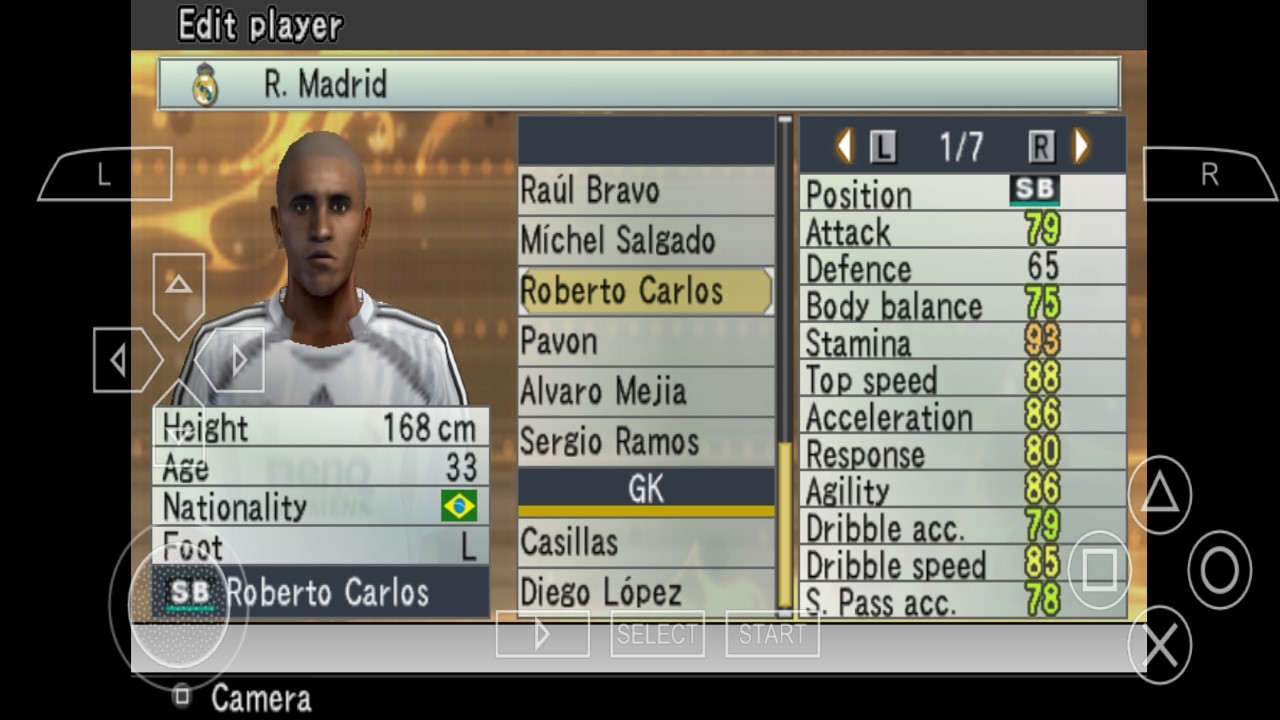Open previous stats page with left red arrow
Image resolution: width=1280 pixels, height=720 pixels.
[x=843, y=145]
